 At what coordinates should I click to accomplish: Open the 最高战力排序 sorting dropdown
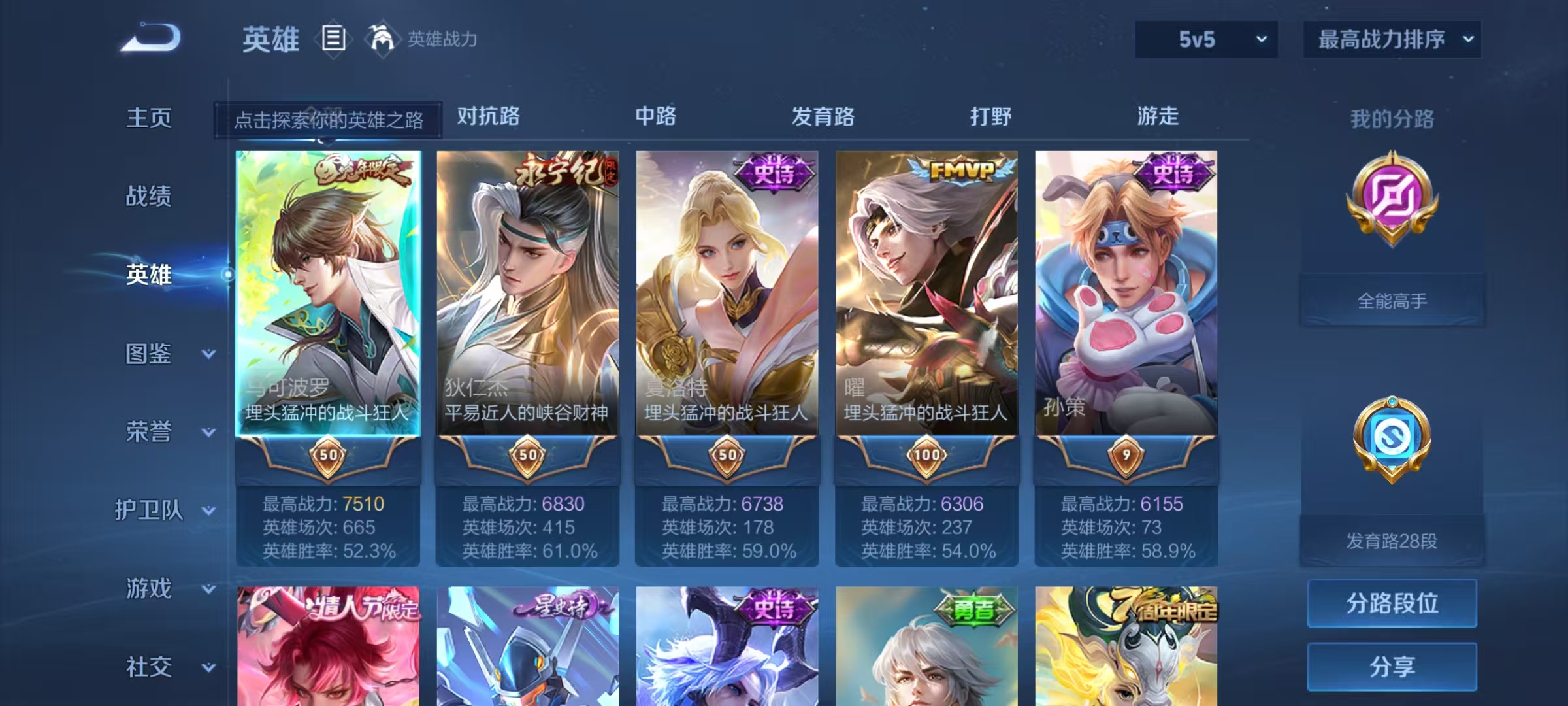[x=1392, y=39]
